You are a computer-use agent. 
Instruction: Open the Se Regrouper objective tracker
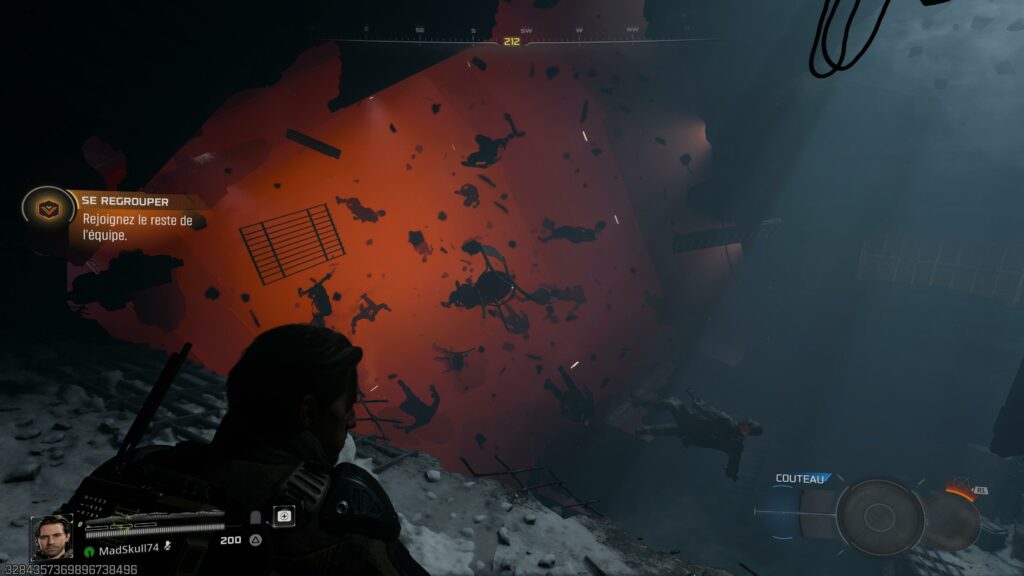pos(139,202)
